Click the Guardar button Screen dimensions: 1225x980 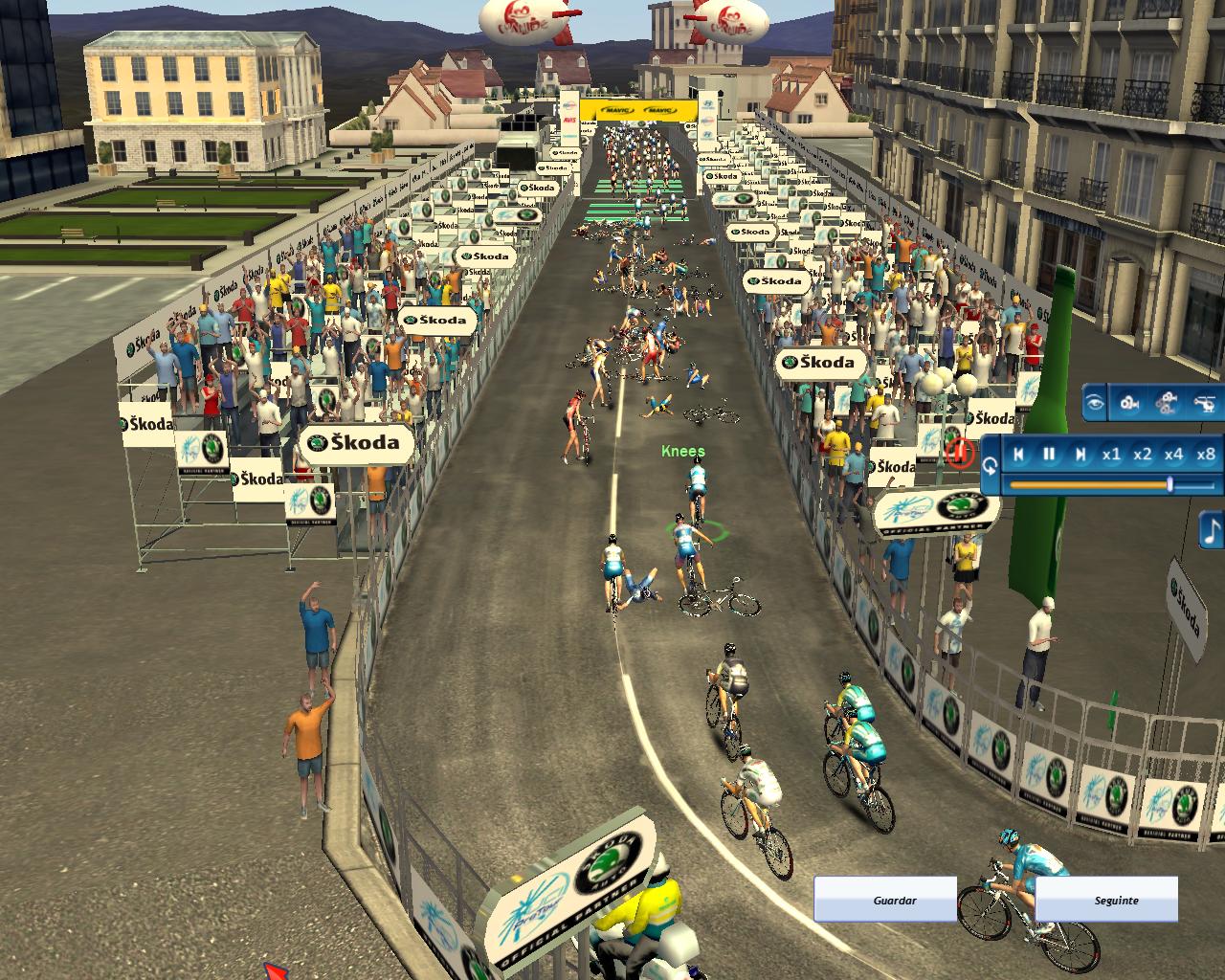pyautogui.click(x=885, y=900)
